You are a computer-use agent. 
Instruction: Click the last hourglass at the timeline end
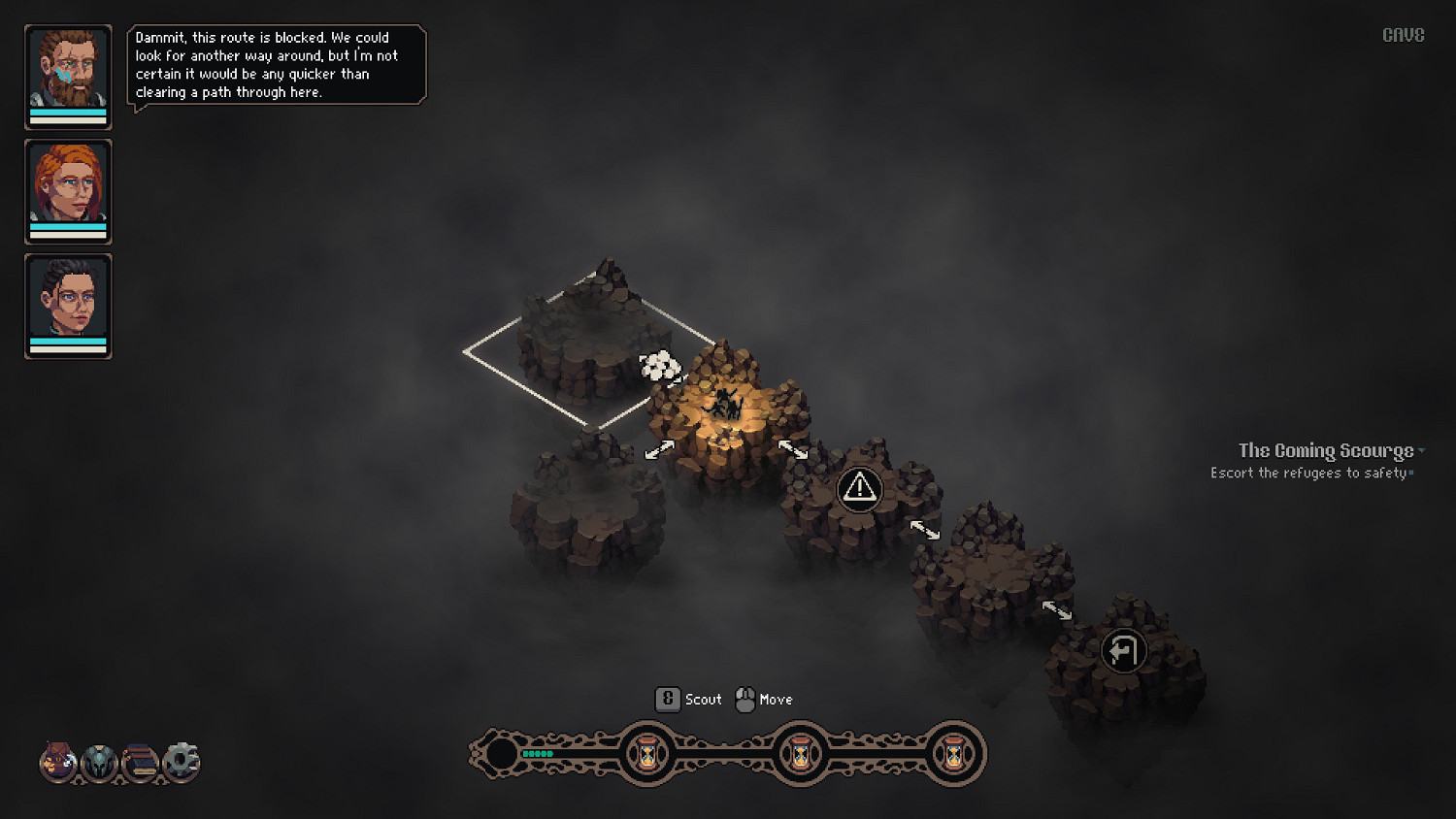click(953, 754)
